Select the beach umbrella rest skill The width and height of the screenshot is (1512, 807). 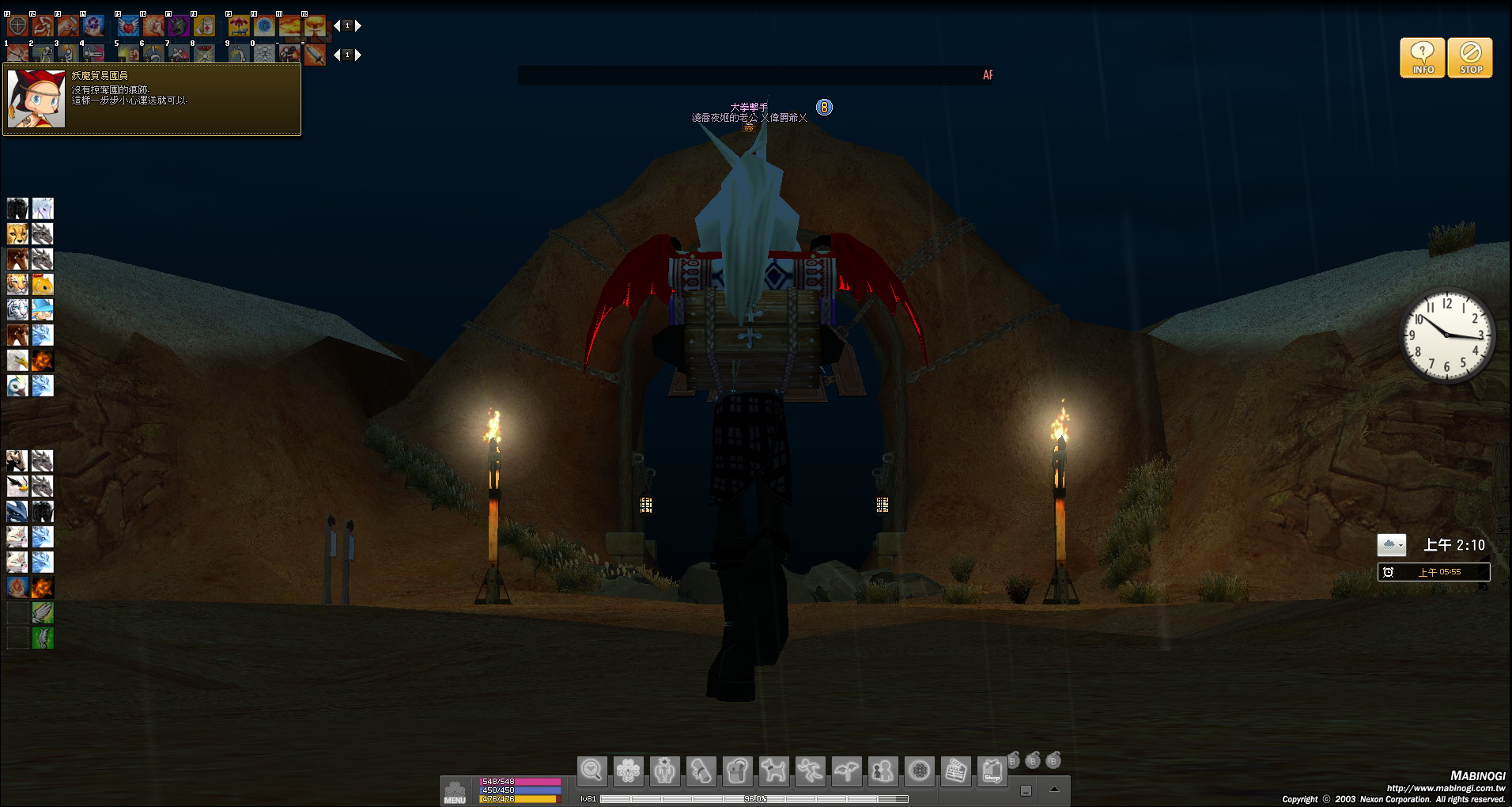point(239,26)
